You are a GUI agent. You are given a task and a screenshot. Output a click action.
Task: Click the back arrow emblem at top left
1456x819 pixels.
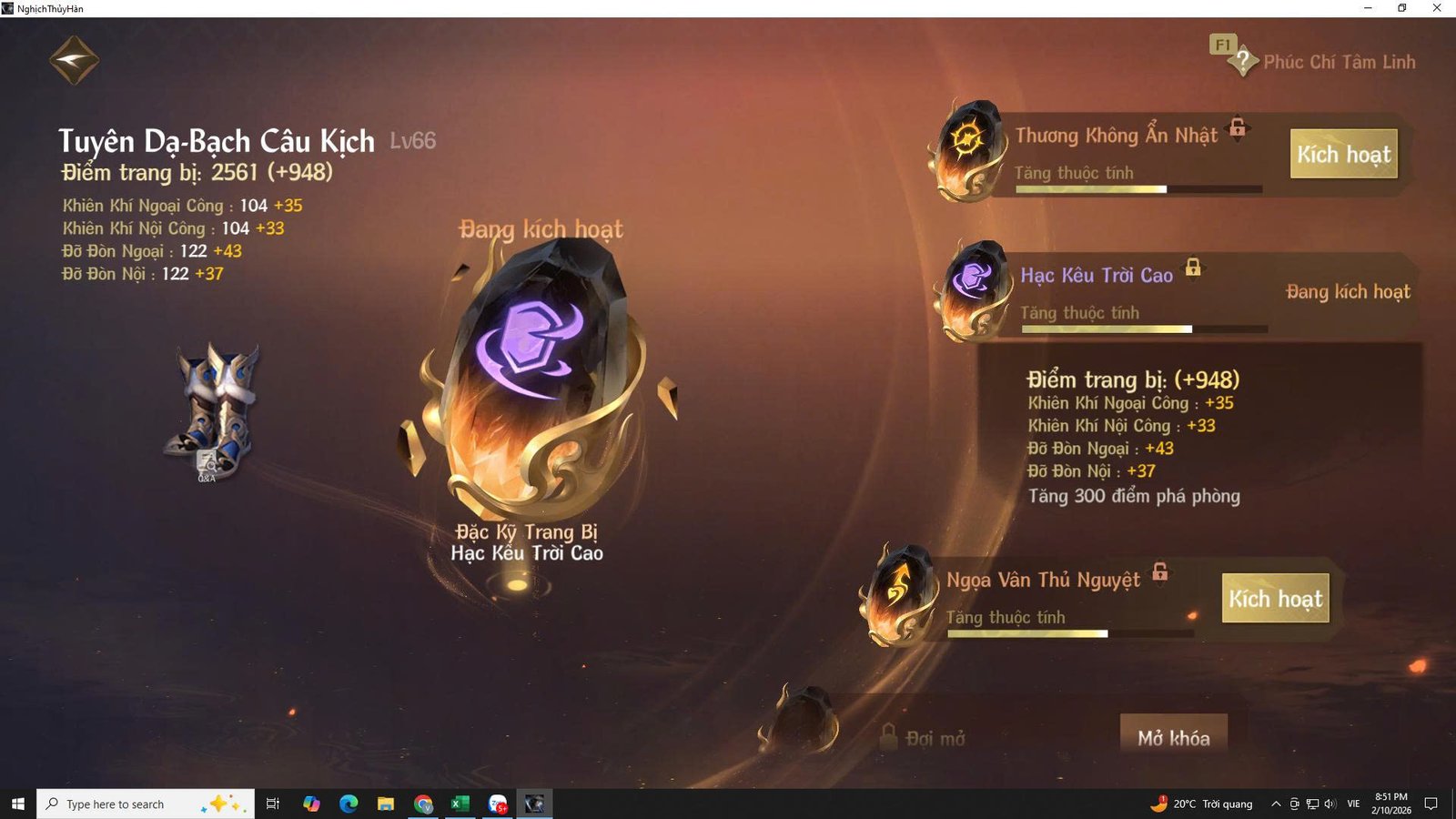tap(73, 59)
